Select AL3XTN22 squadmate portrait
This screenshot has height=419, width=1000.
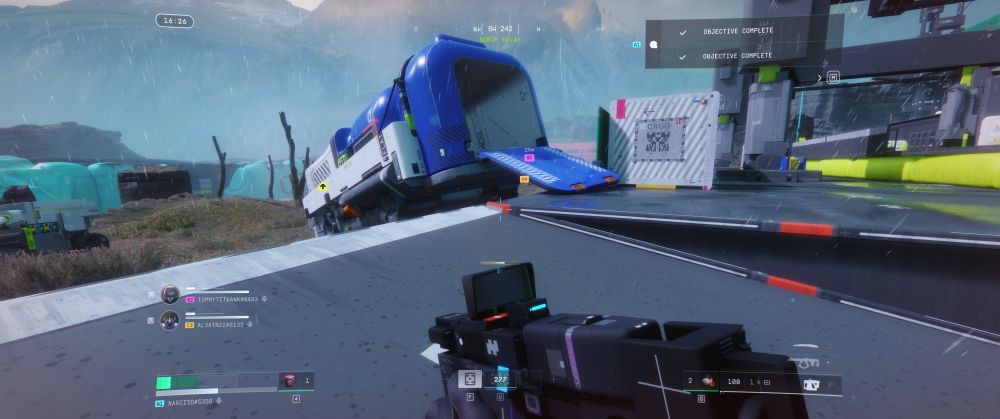(x=170, y=321)
